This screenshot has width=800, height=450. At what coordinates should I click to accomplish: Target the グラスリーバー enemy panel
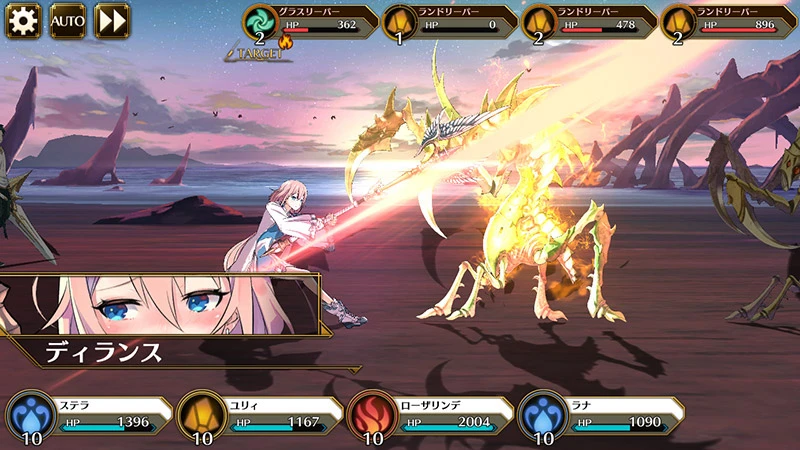[310, 22]
